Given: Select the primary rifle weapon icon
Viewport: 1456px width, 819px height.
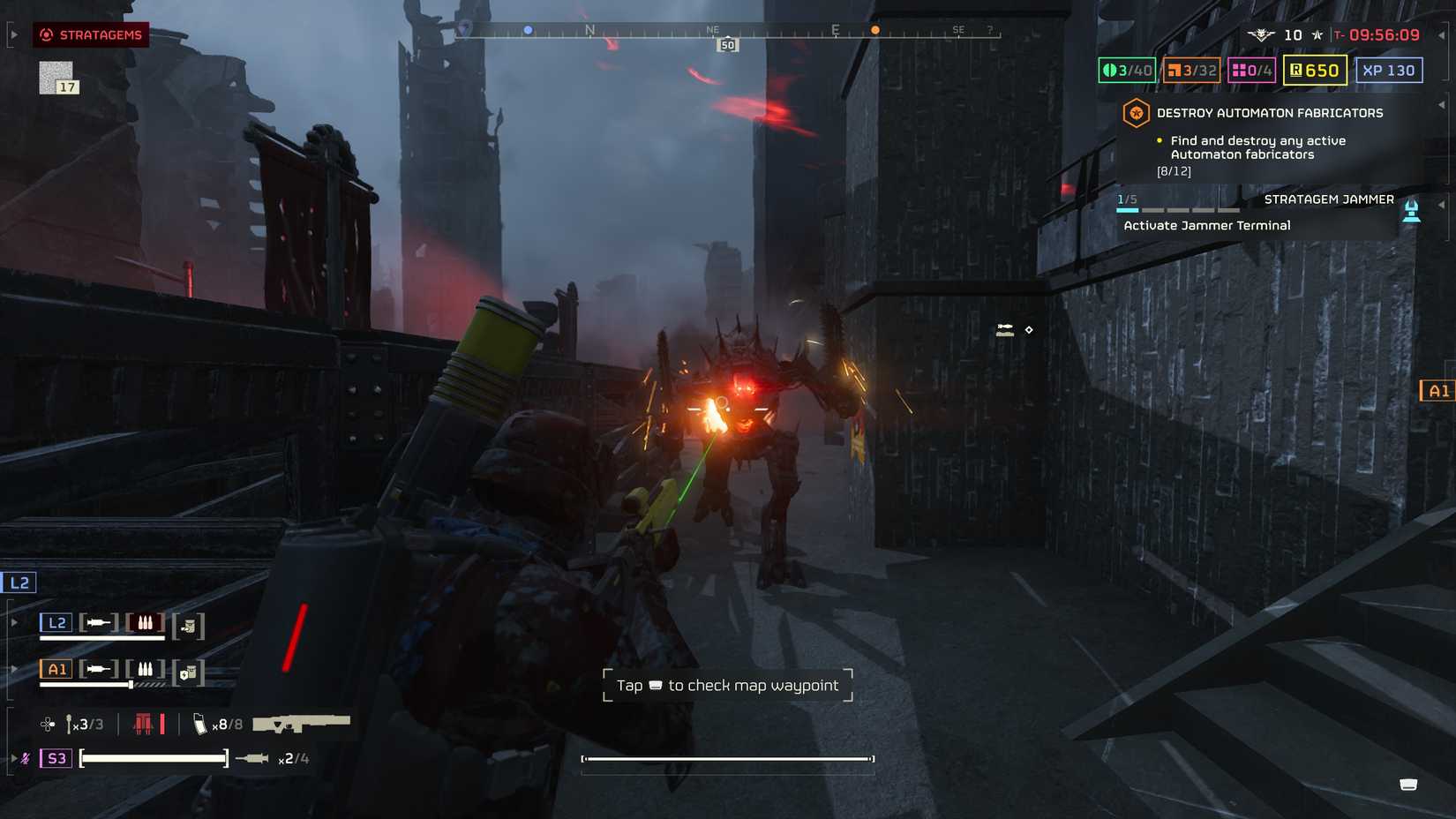Looking at the screenshot, I should [x=301, y=724].
